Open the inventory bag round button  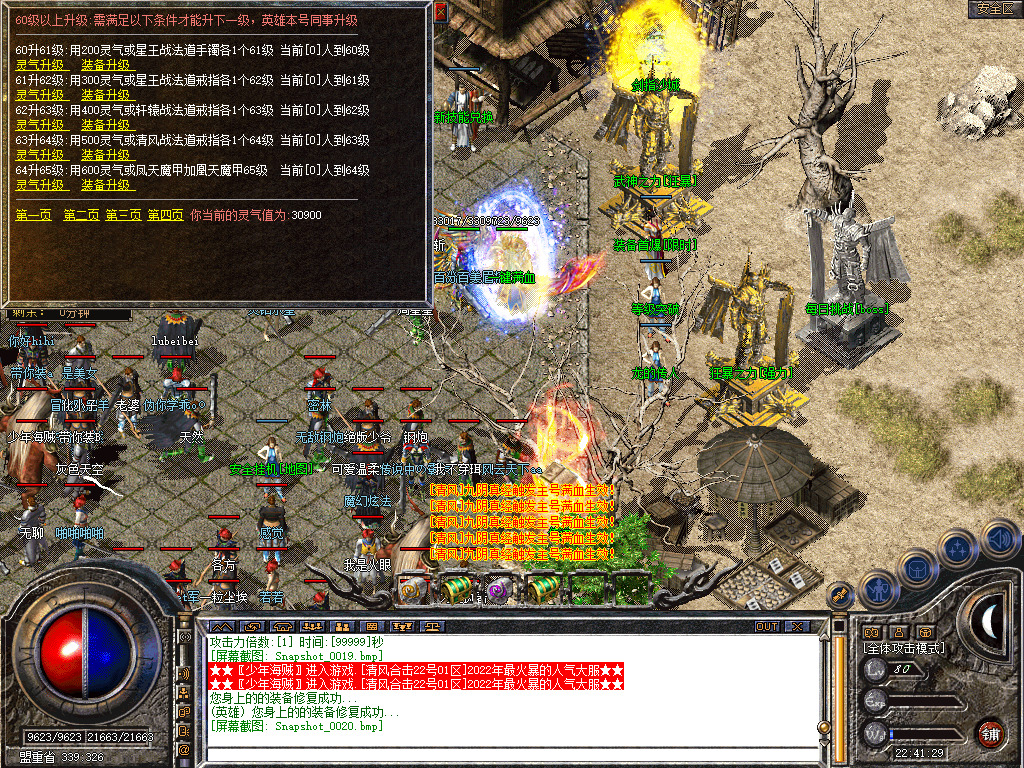(917, 569)
